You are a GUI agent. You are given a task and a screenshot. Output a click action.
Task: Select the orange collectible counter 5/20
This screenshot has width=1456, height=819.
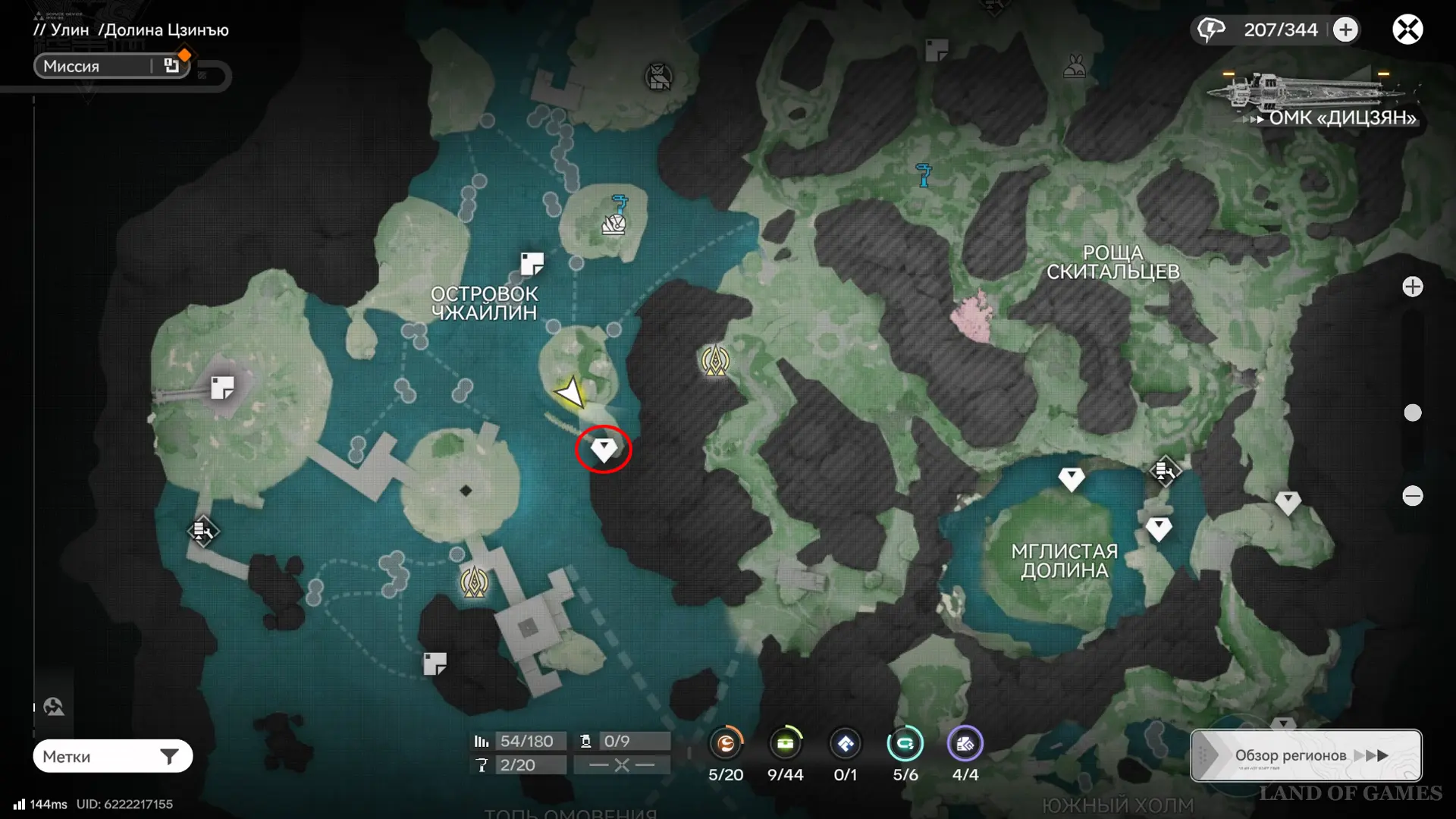pos(726,744)
